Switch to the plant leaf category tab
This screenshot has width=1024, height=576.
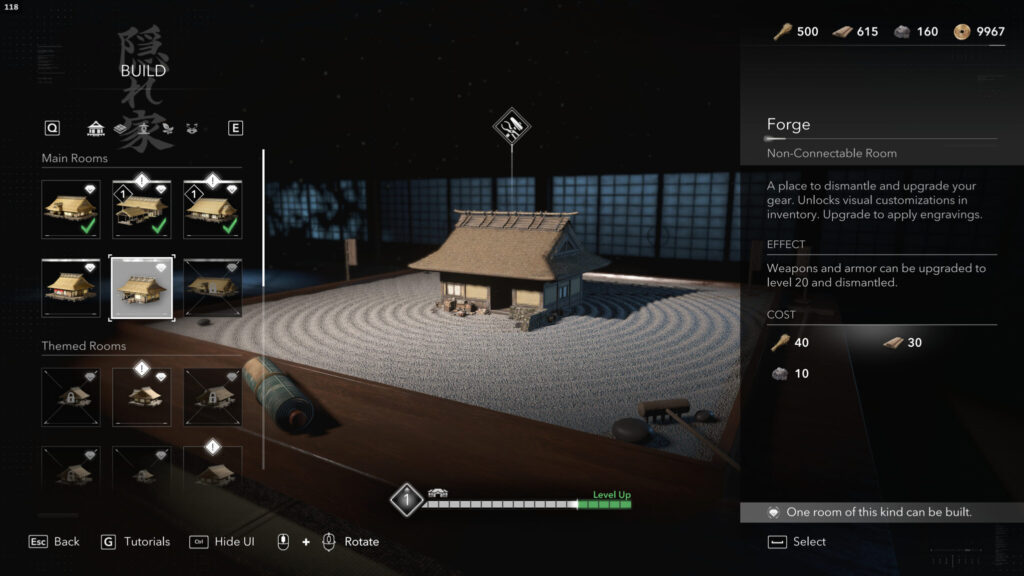166,128
